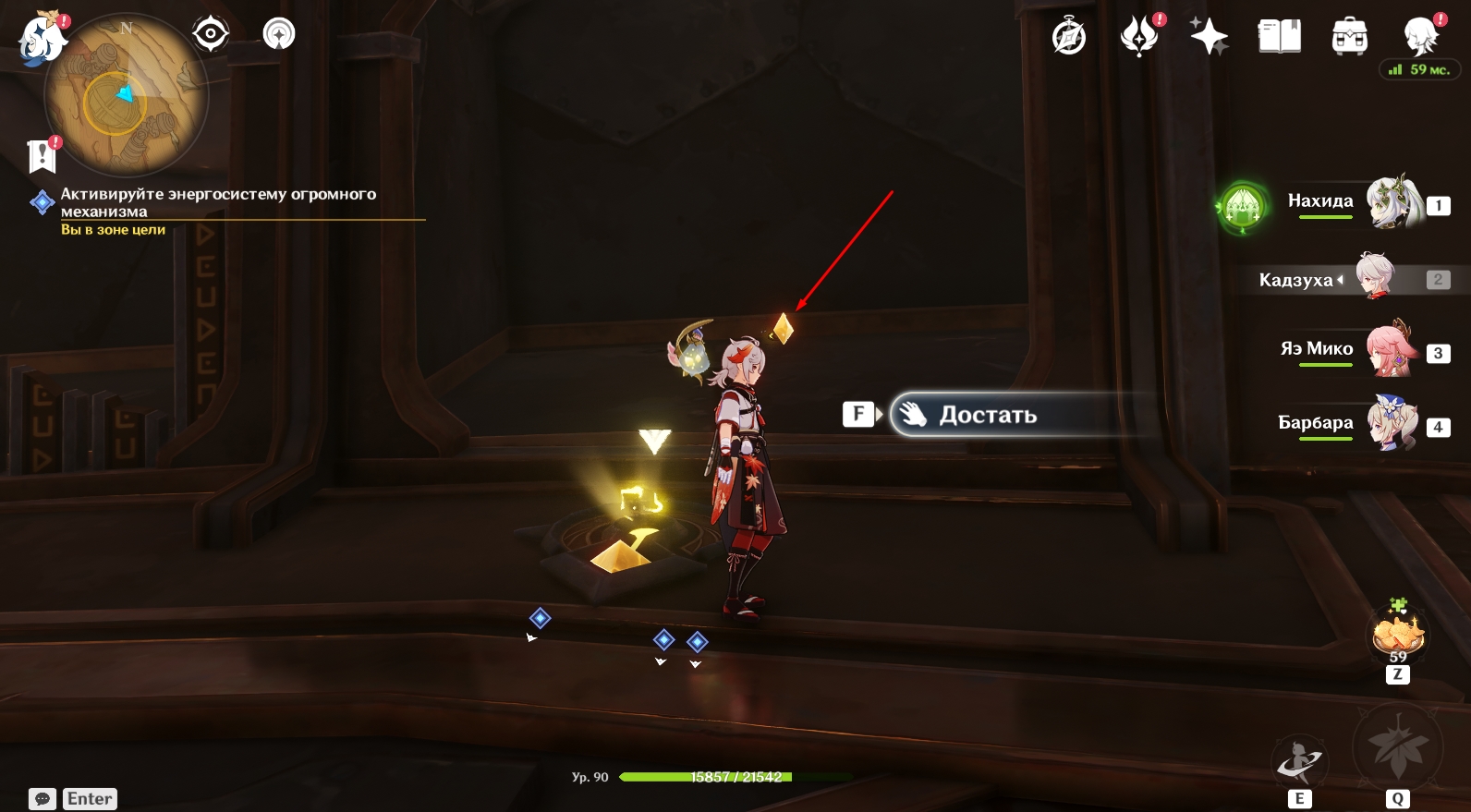
Task: Open the character profile head icon
Action: pos(1419,37)
